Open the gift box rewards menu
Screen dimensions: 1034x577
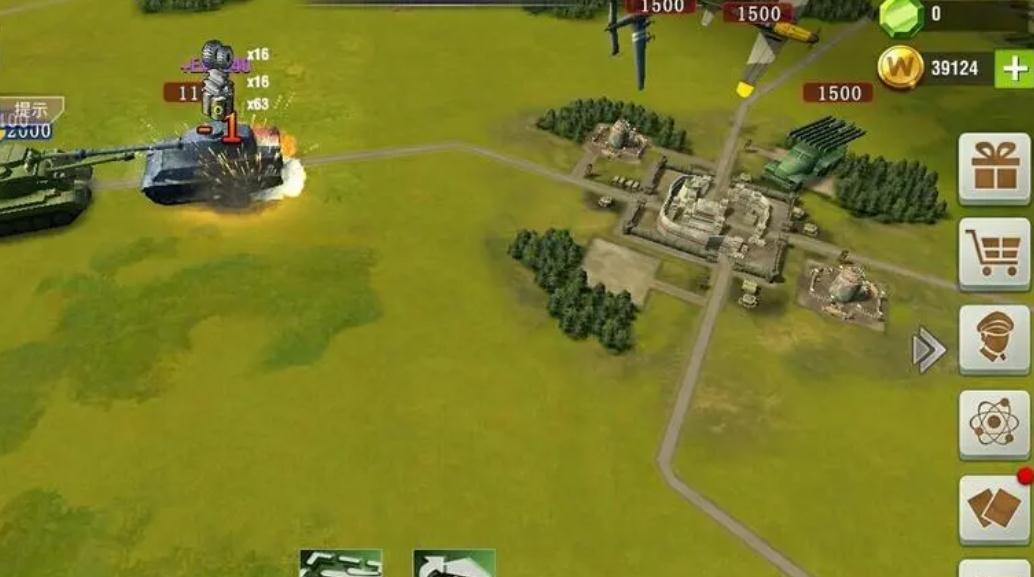pyautogui.click(x=994, y=168)
